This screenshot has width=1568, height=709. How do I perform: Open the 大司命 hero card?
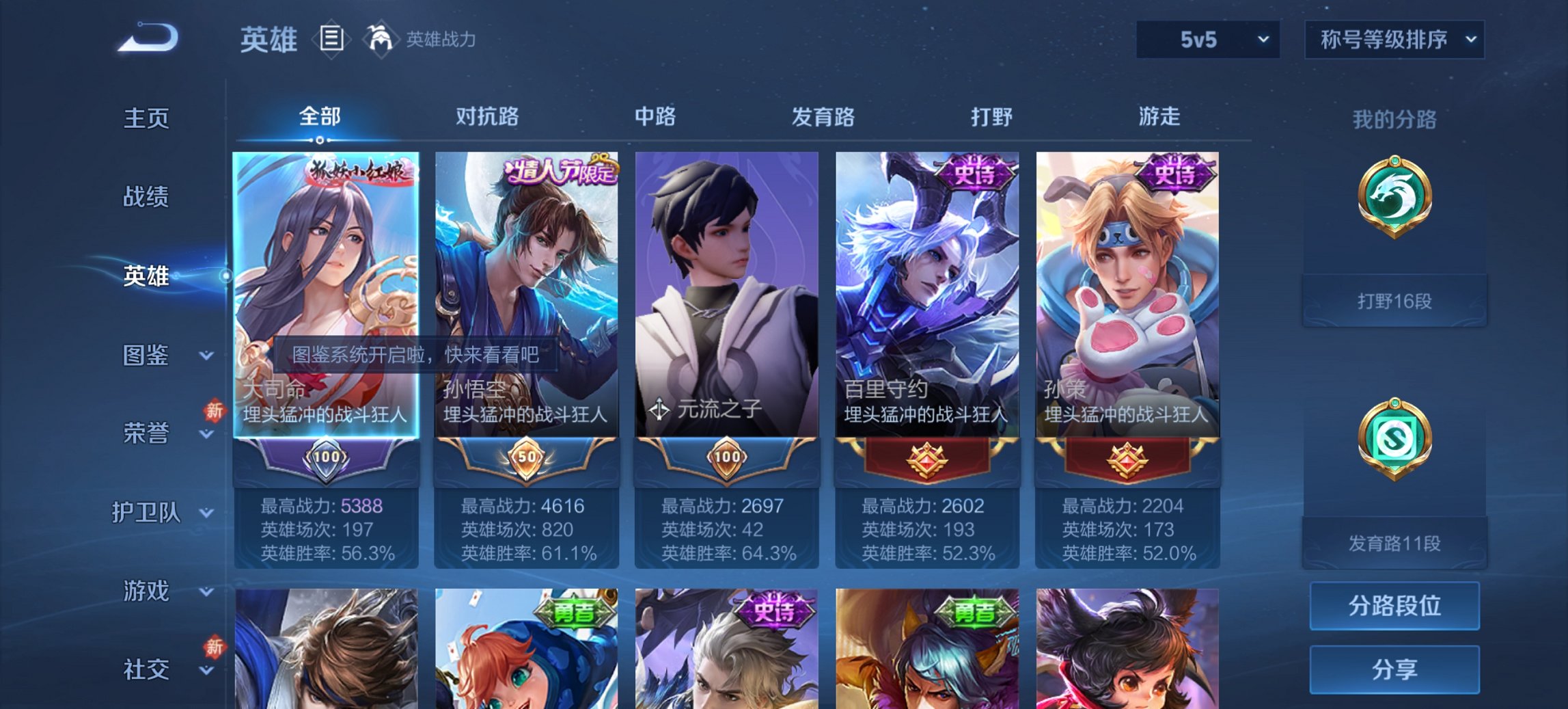pyautogui.click(x=327, y=273)
